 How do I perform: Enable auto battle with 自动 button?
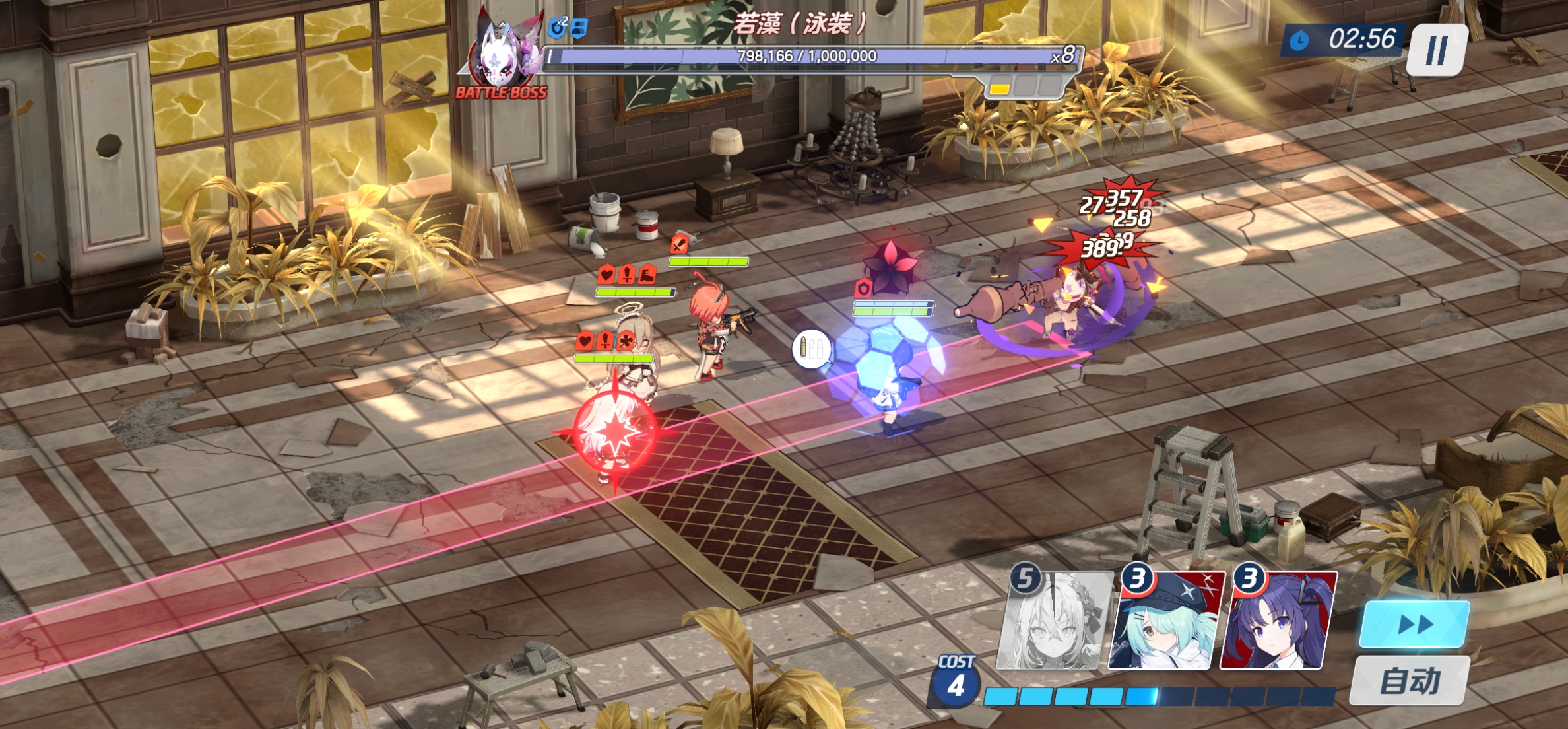pyautogui.click(x=1410, y=681)
